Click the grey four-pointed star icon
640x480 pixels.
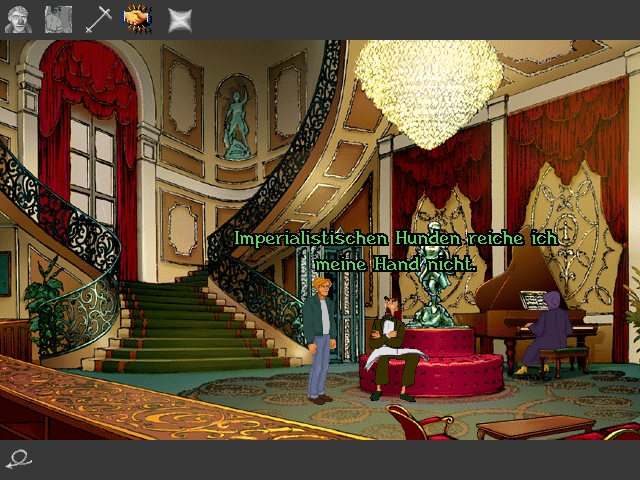(180, 19)
